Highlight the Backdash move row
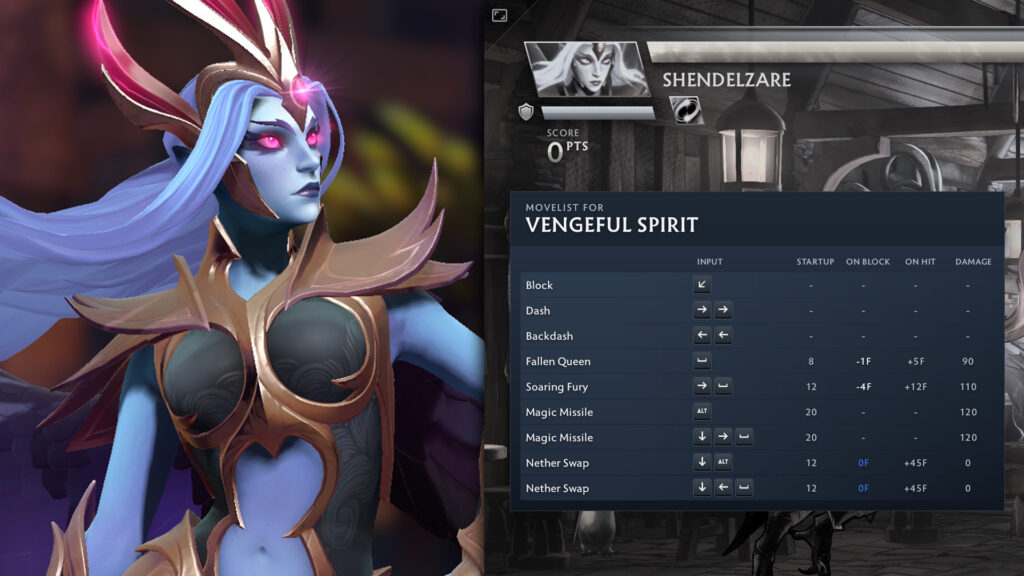The image size is (1024, 576). pos(760,336)
